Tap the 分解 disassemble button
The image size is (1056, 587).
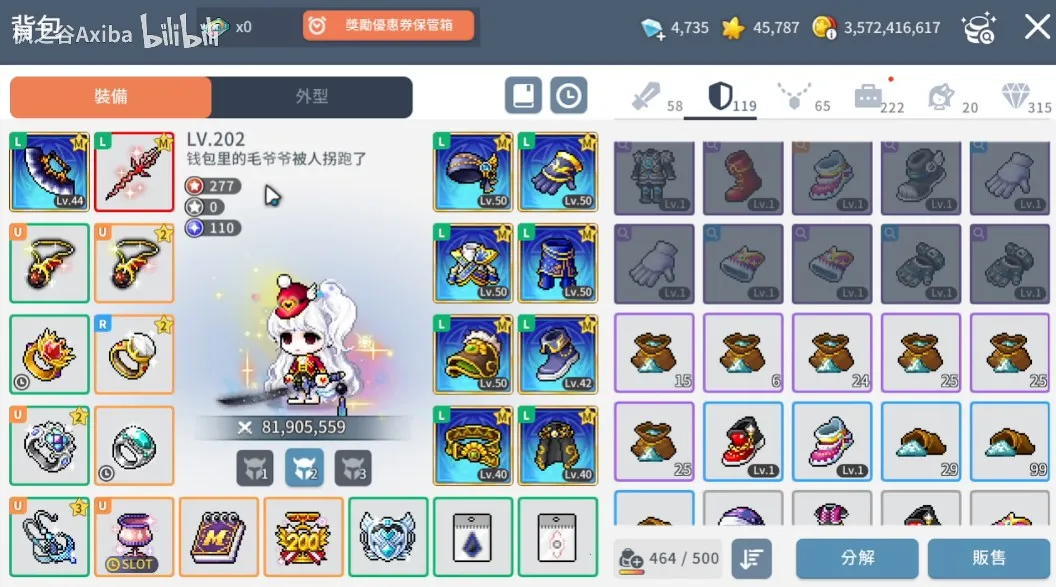[x=857, y=558]
